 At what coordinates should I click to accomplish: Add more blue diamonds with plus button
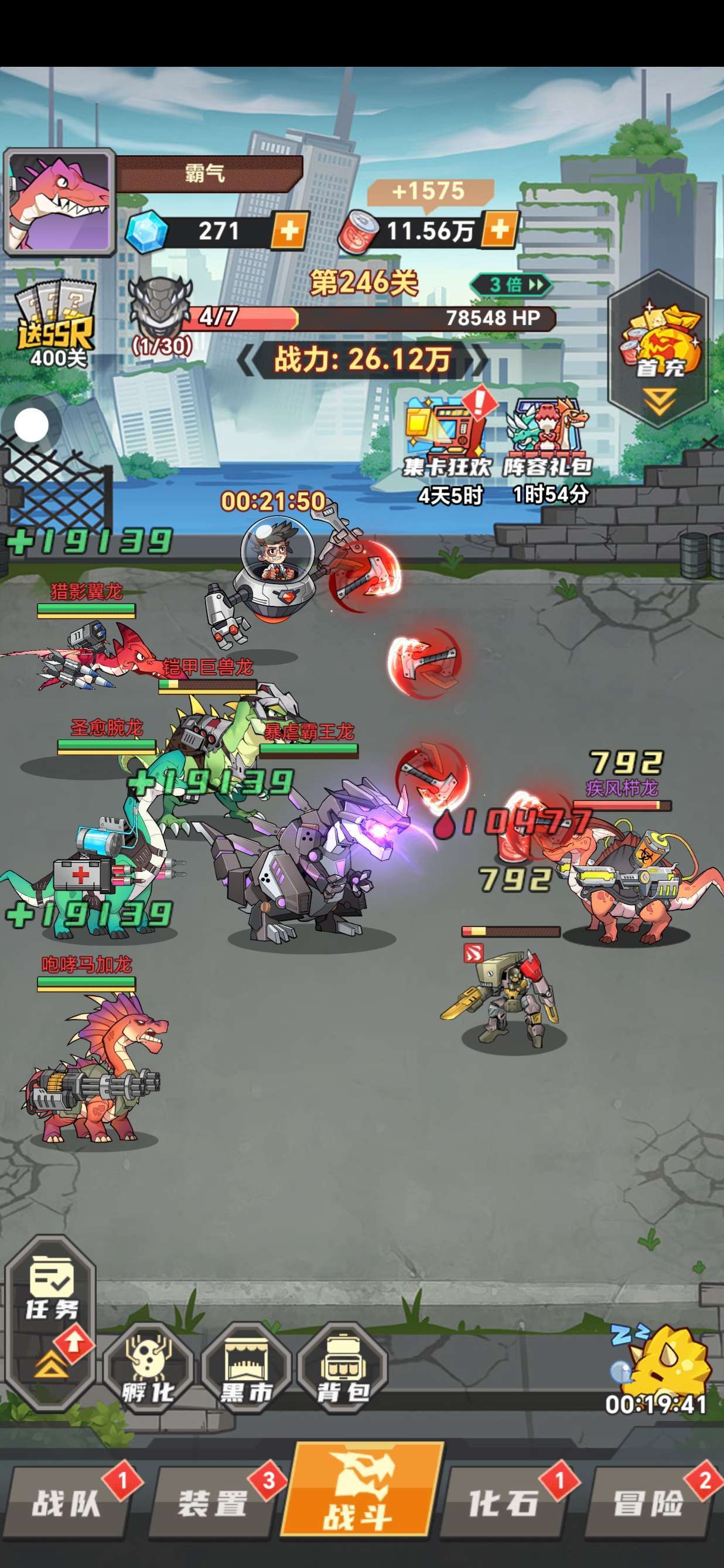(288, 231)
